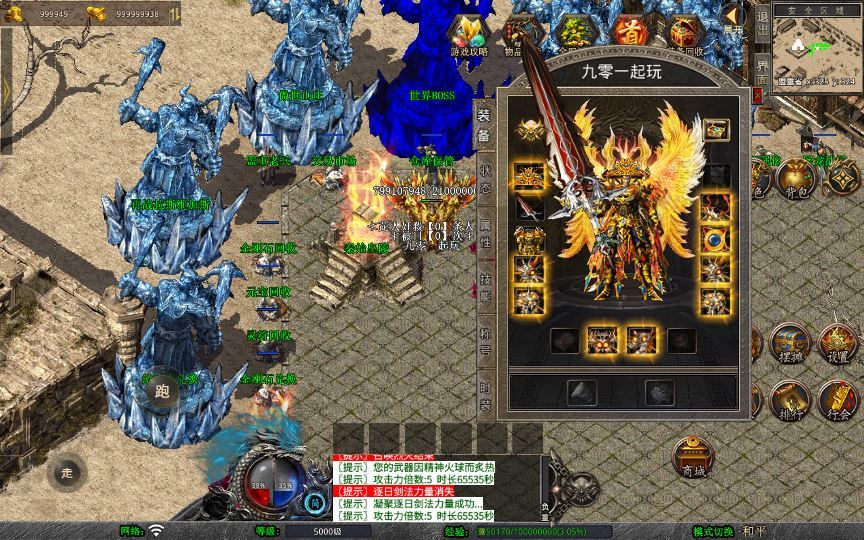
Task: Collapse the top icon row with the arrow
Action: (x=733, y=20)
